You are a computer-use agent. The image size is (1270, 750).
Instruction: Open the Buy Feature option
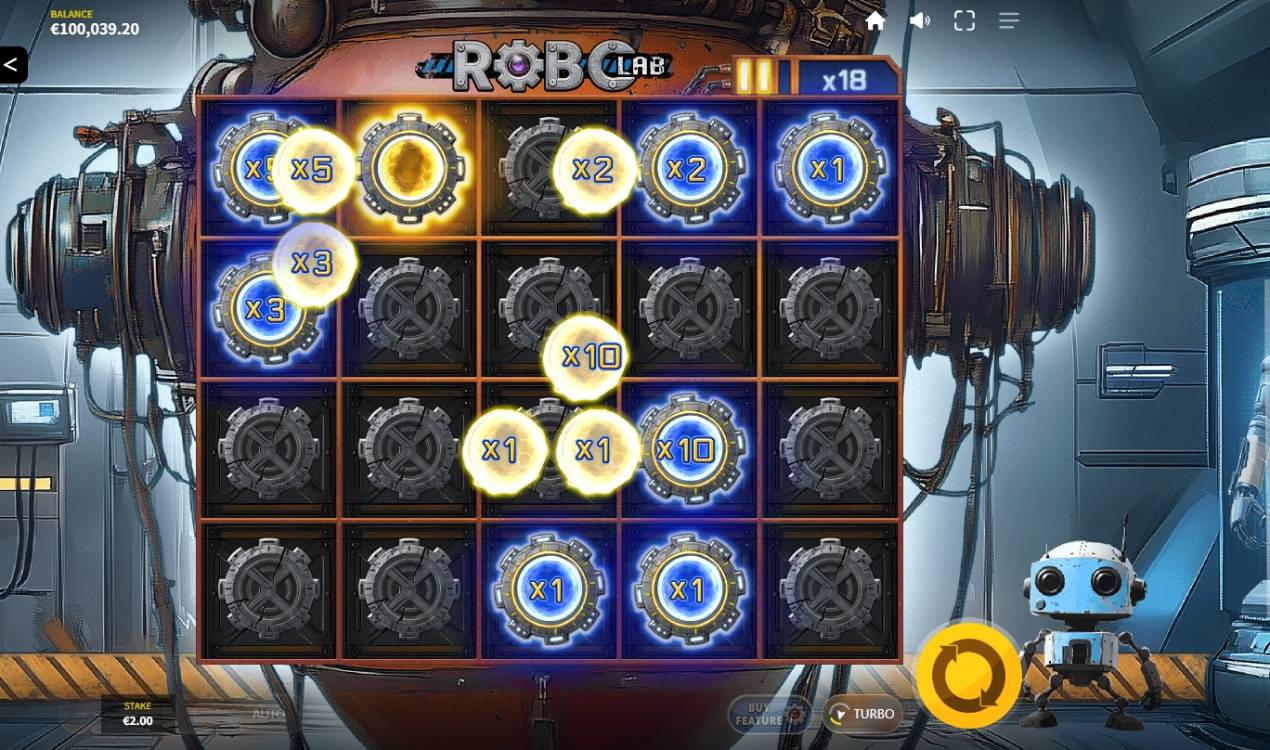(768, 714)
